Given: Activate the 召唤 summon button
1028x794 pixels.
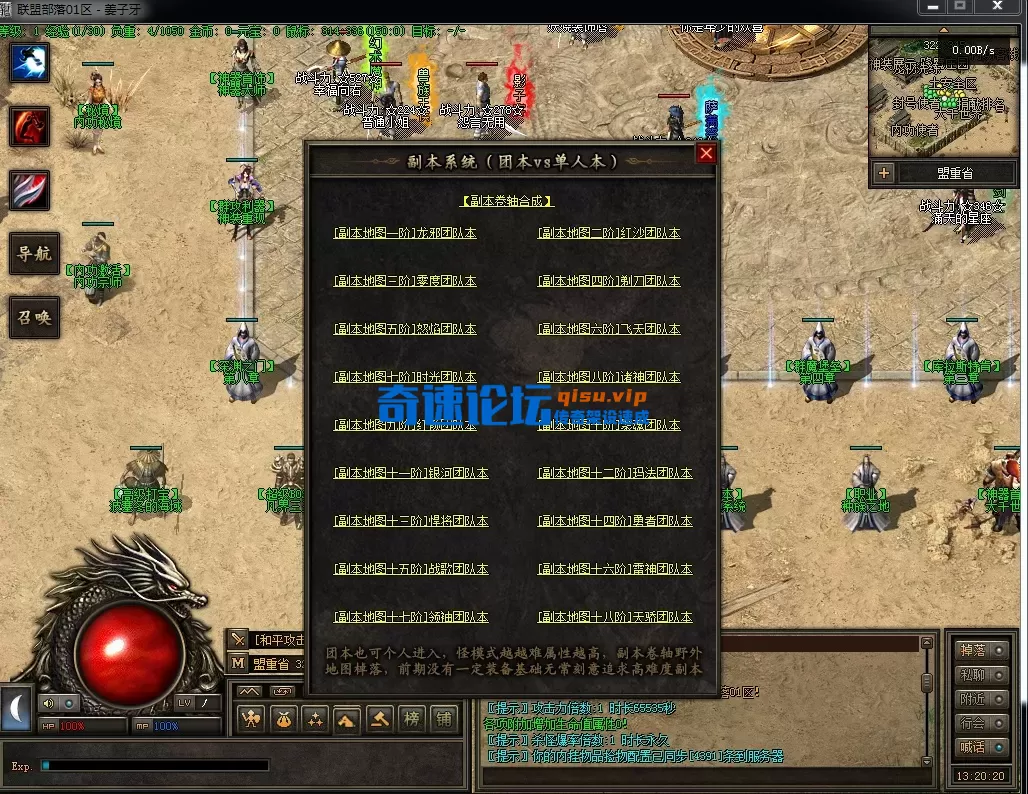Looking at the screenshot, I should [35, 317].
